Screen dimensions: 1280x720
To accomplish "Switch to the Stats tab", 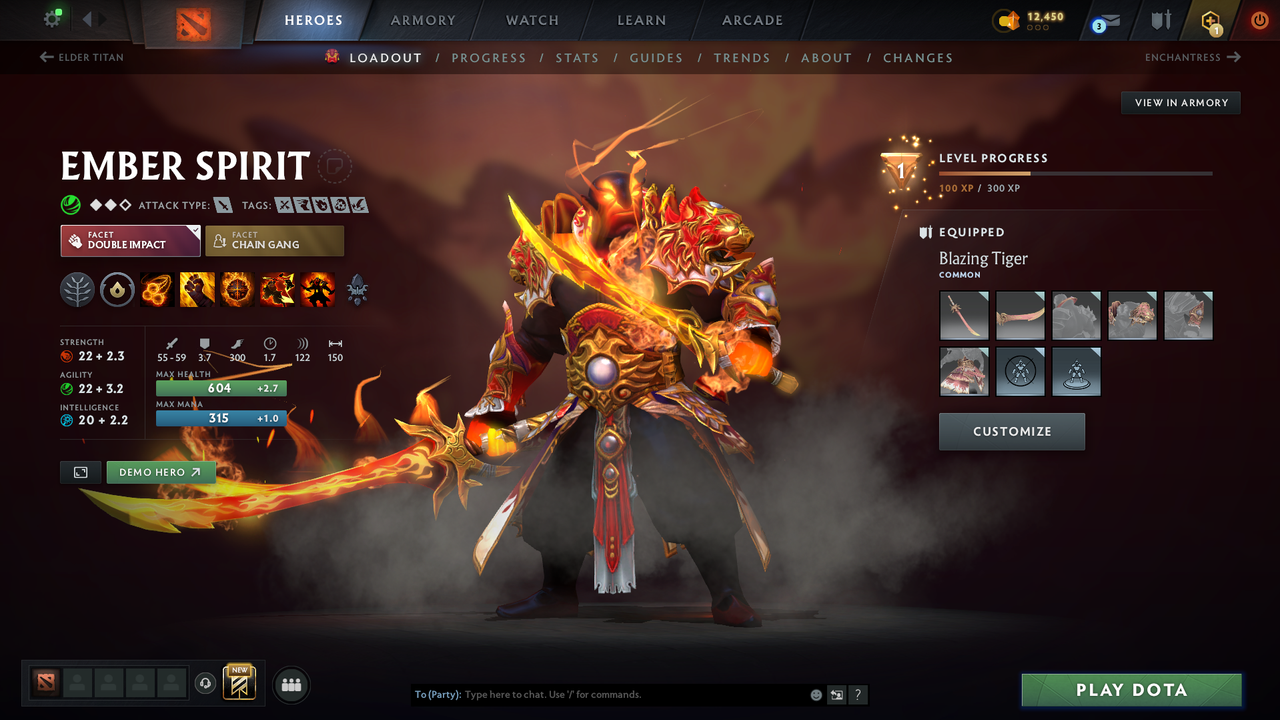I will pos(577,58).
